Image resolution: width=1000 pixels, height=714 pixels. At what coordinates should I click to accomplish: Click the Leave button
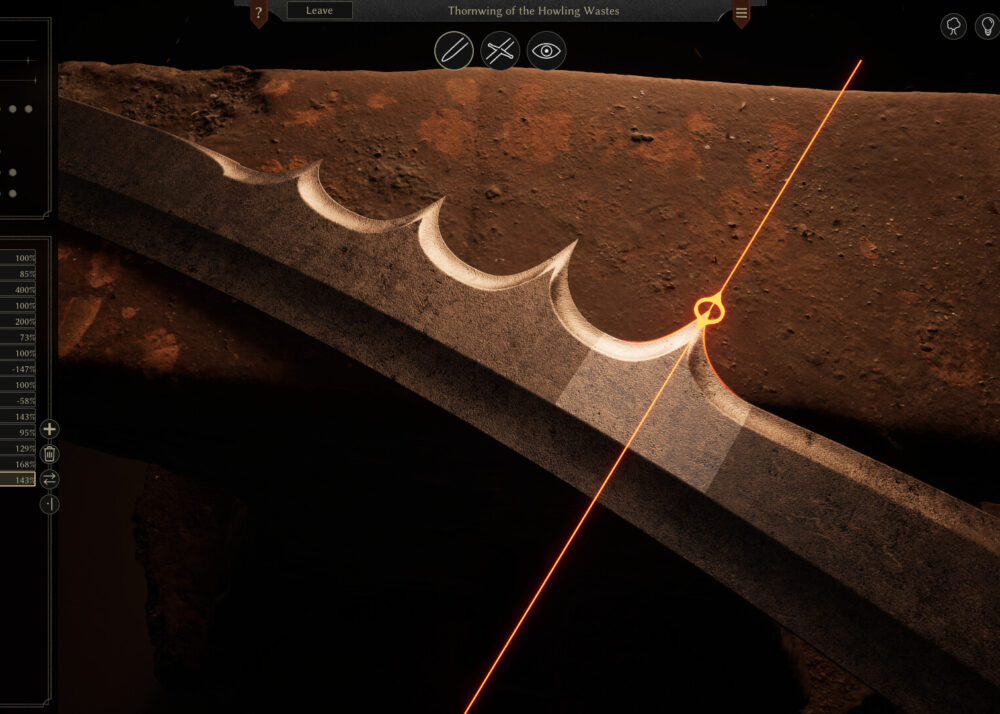[x=319, y=11]
